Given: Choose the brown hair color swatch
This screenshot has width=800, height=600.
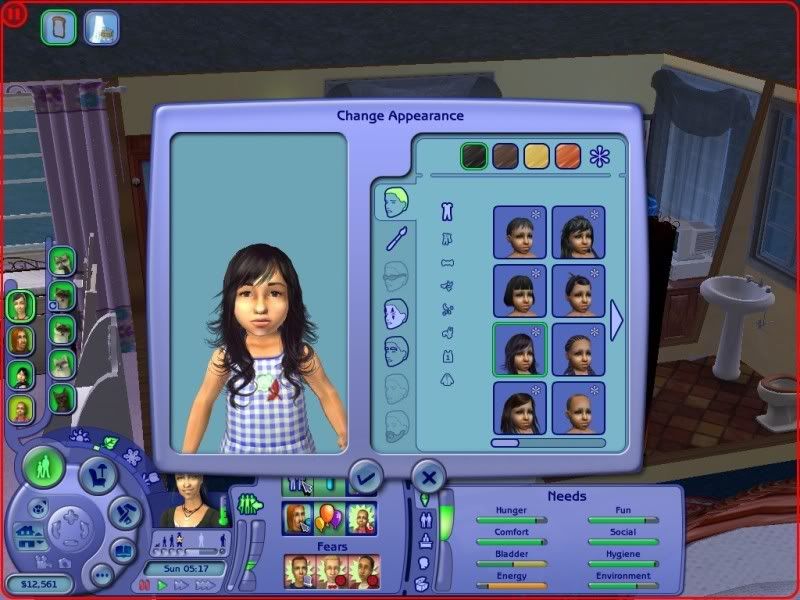Looking at the screenshot, I should tap(505, 155).
